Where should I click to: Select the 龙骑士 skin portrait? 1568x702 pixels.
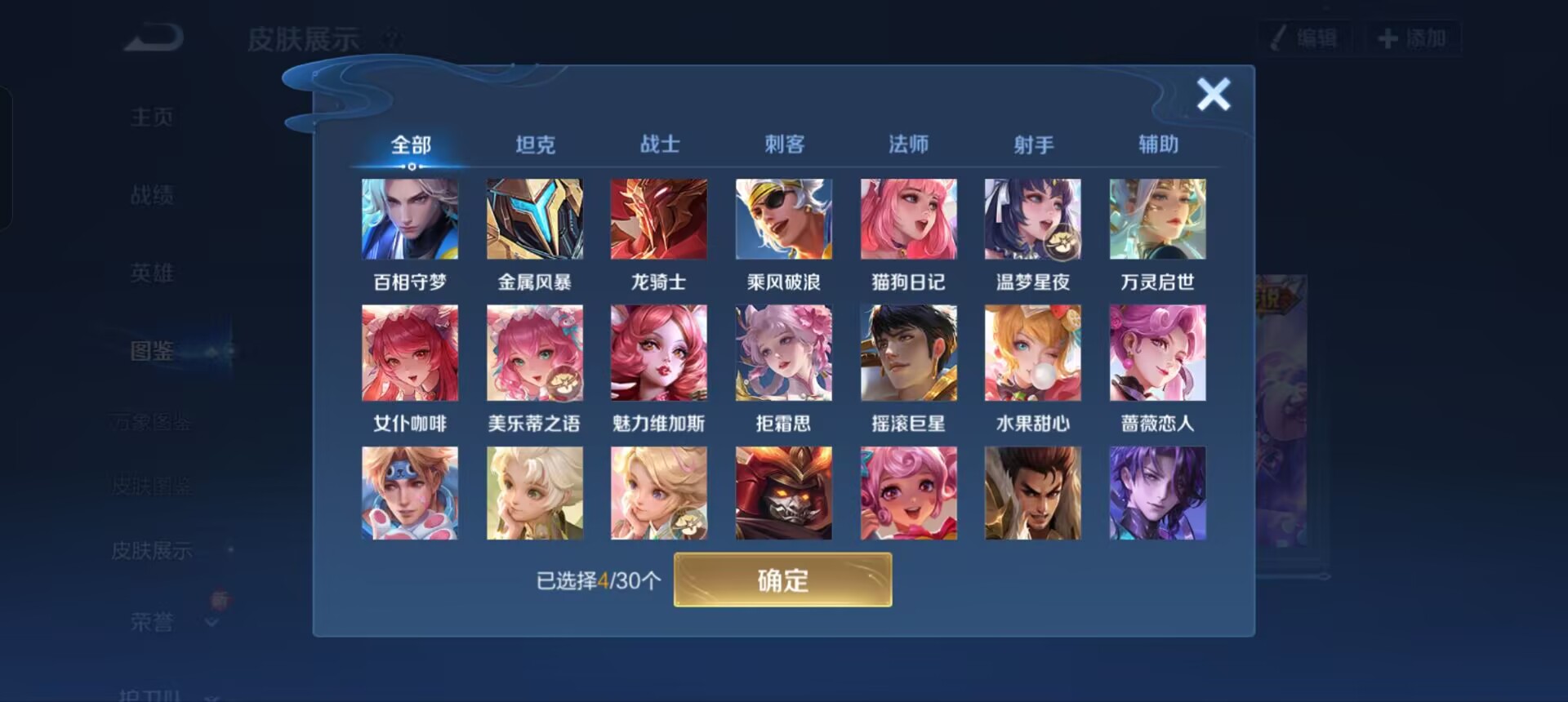coord(659,218)
